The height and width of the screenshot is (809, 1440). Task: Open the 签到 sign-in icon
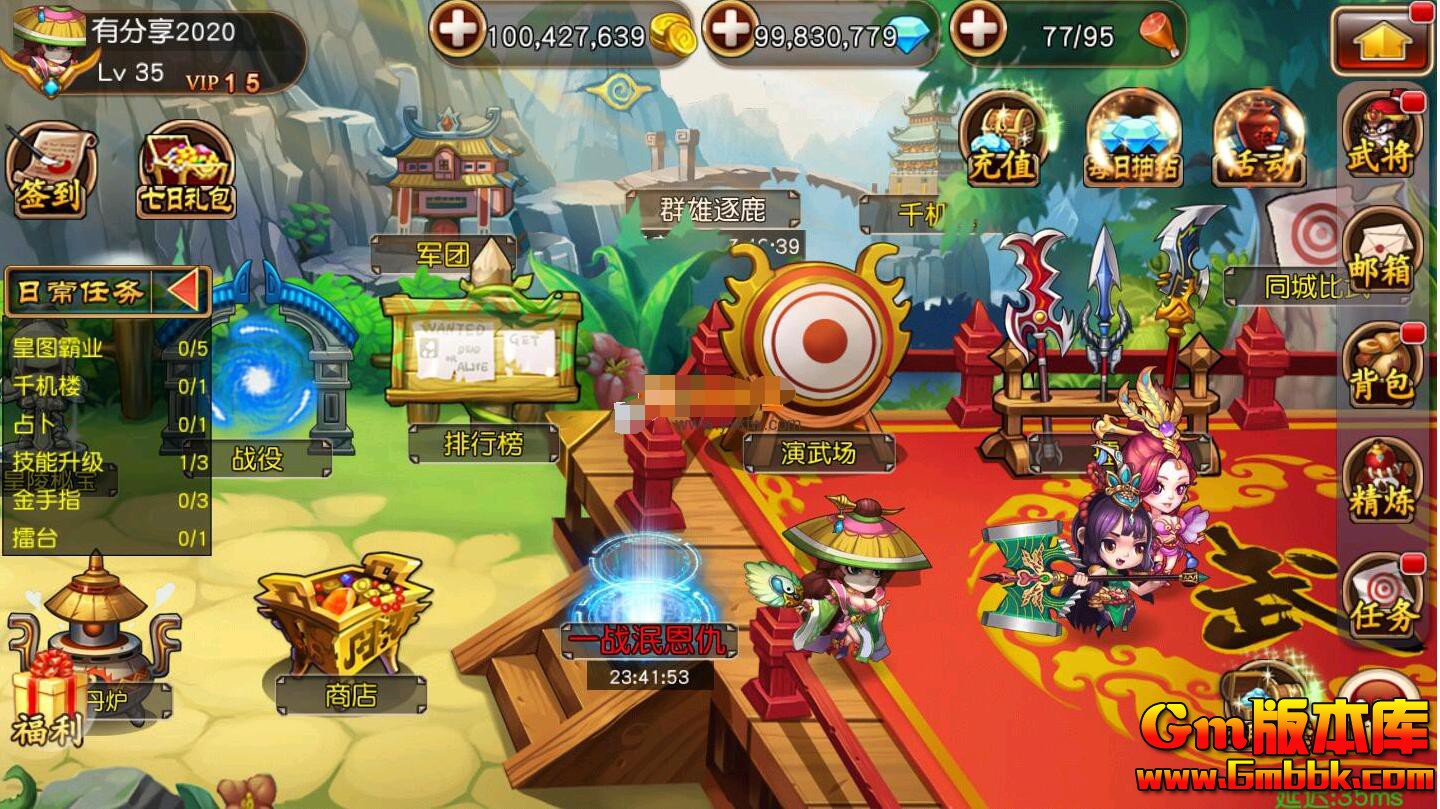click(50, 170)
